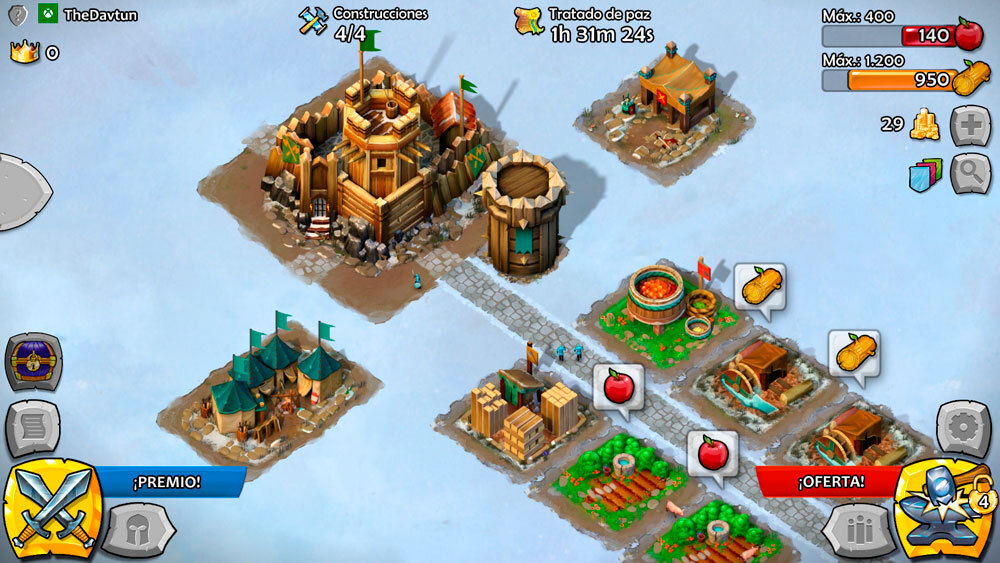Image resolution: width=1000 pixels, height=563 pixels.
Task: Click the crown trophy counter icon
Action: pos(24,52)
